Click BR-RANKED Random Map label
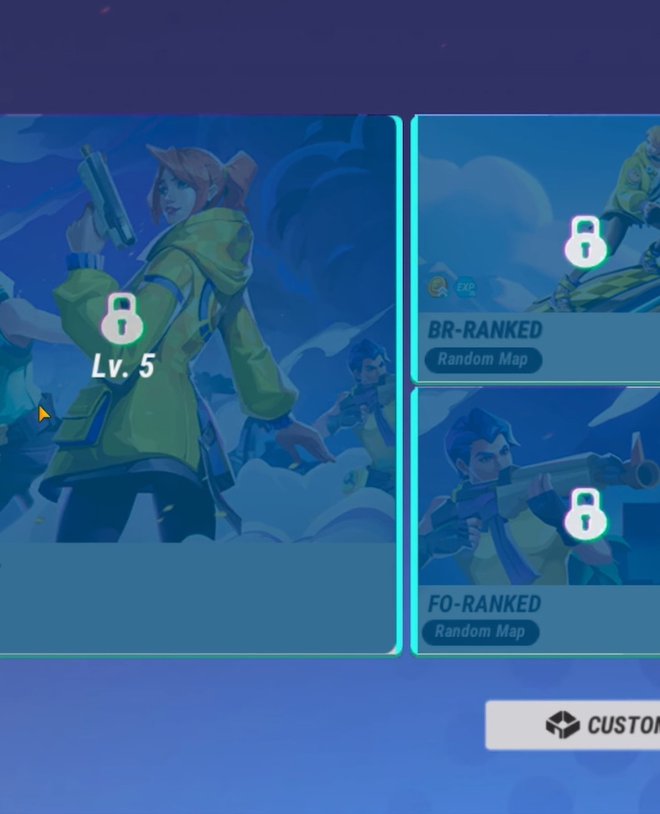The width and height of the screenshot is (660, 814). (483, 360)
